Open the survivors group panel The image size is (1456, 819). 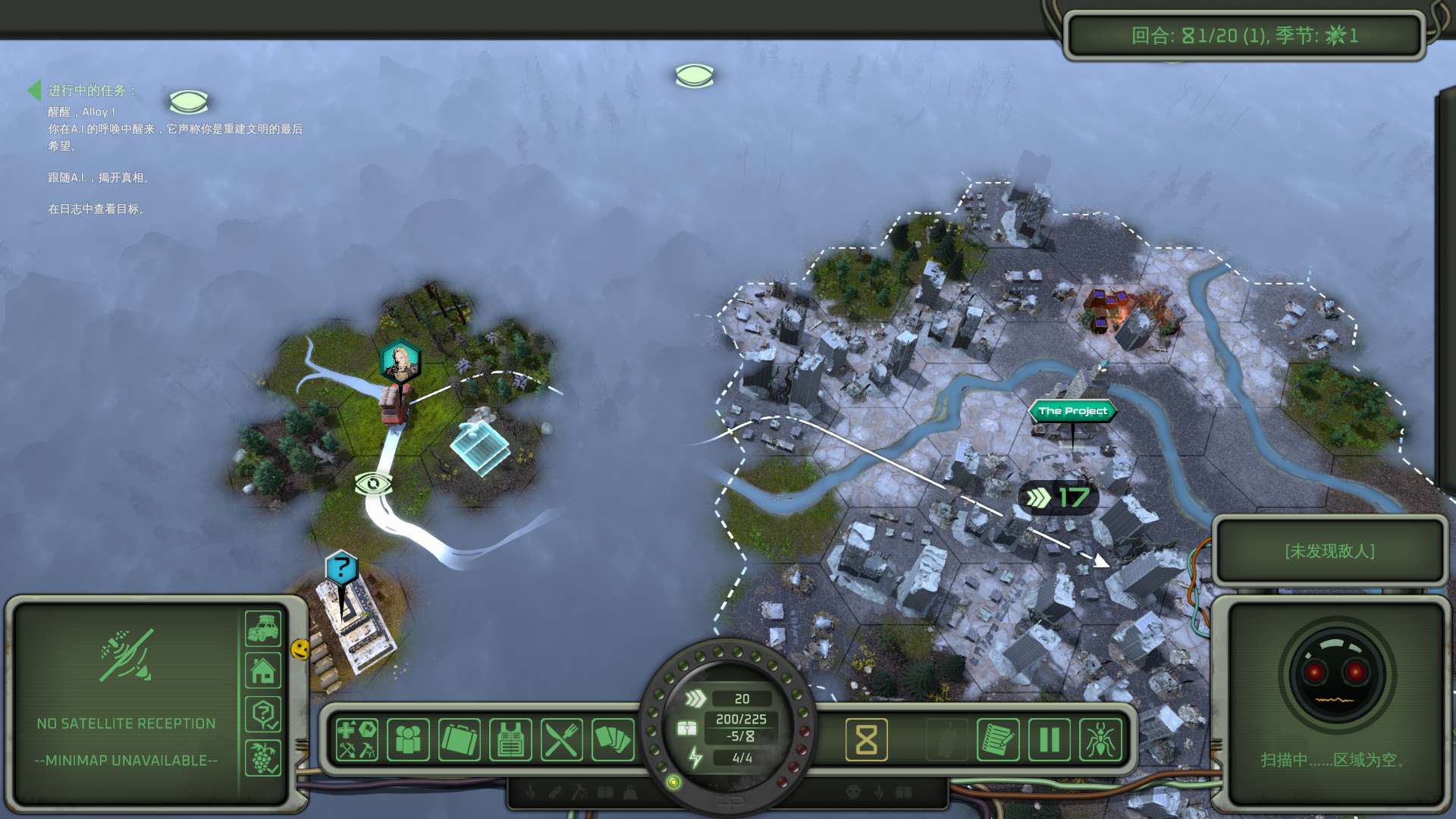(x=408, y=739)
